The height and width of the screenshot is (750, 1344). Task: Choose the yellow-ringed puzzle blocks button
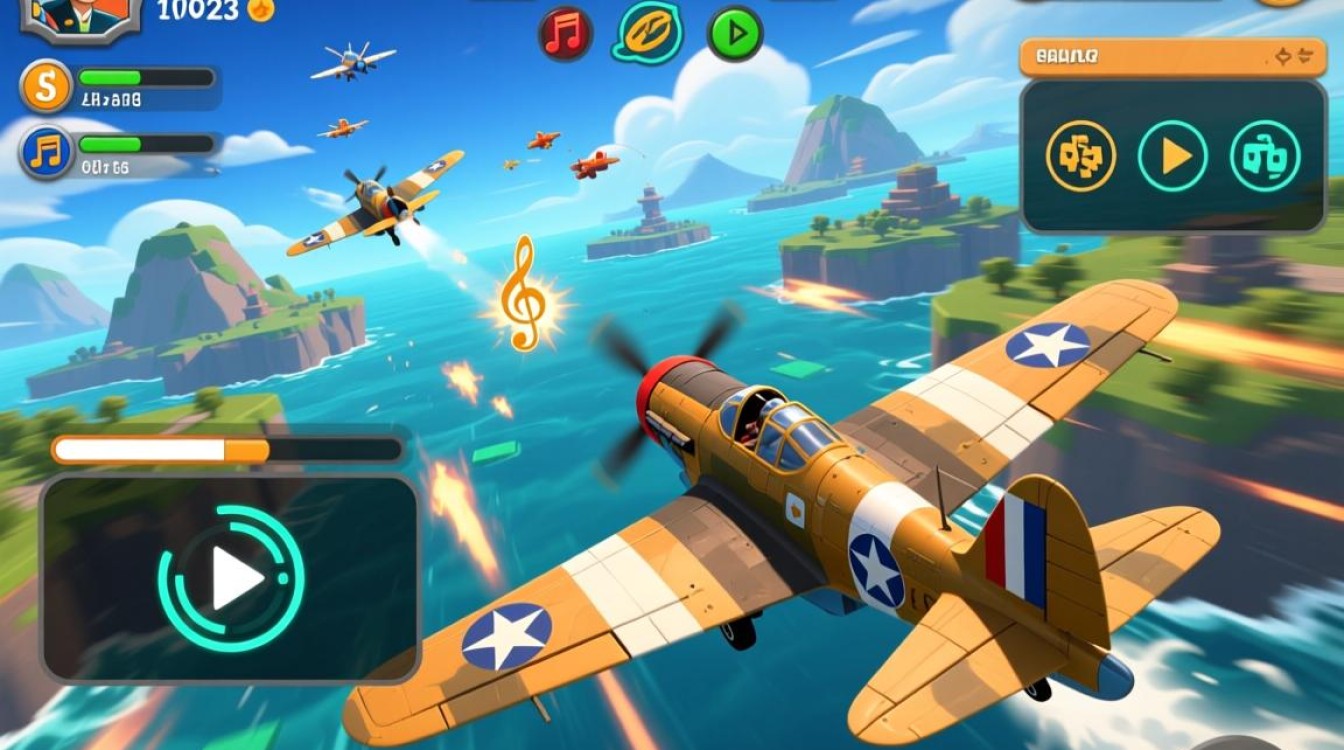point(1080,156)
